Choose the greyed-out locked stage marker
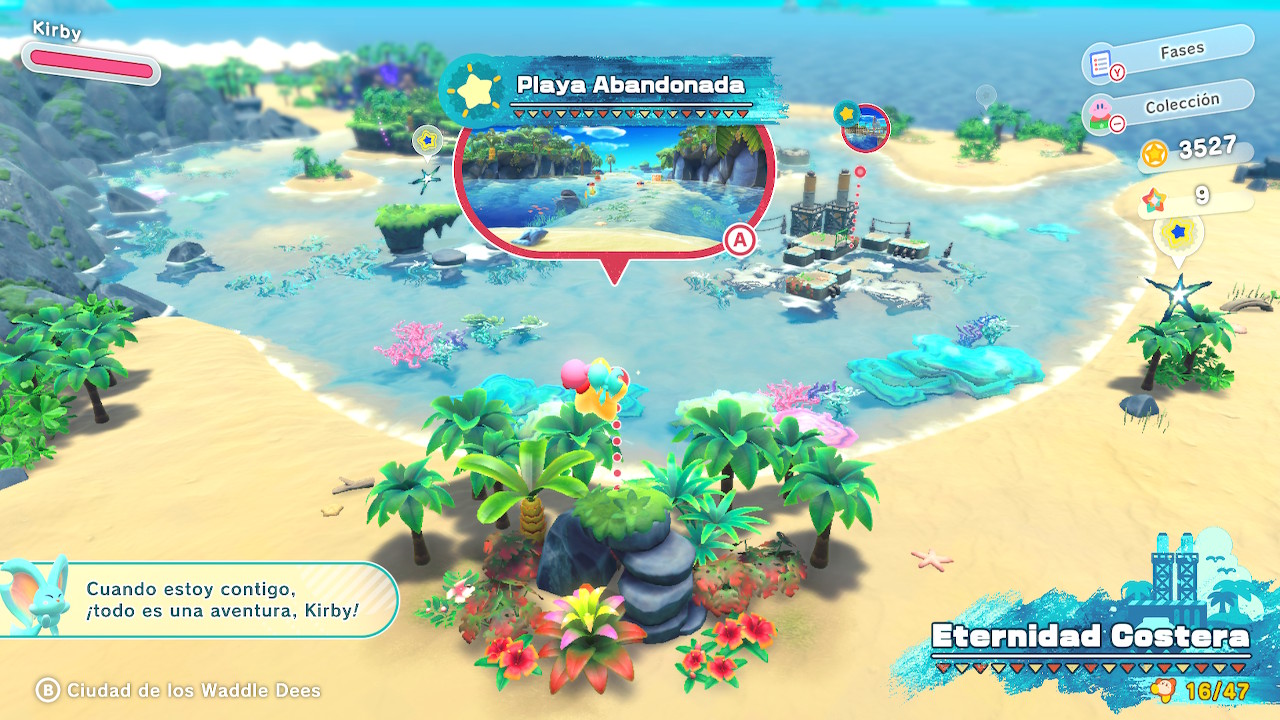This screenshot has height=720, width=1280. click(x=986, y=97)
